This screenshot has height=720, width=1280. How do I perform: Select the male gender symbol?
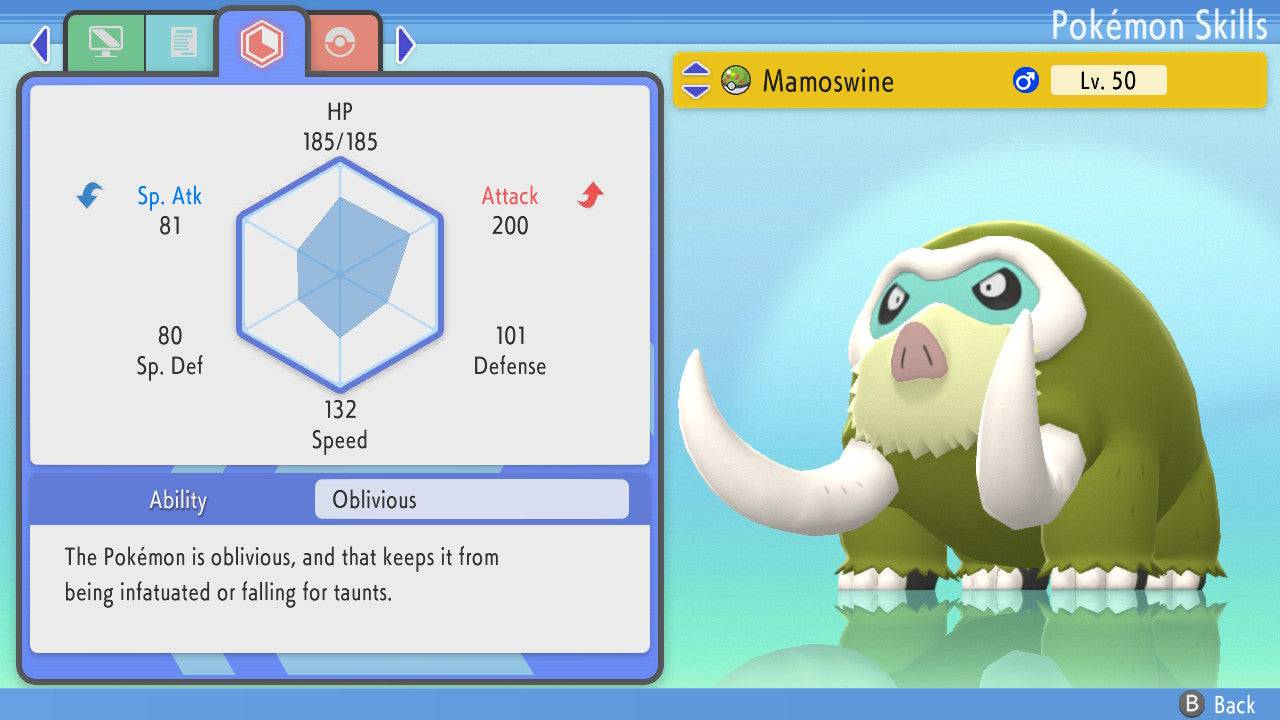[1025, 80]
